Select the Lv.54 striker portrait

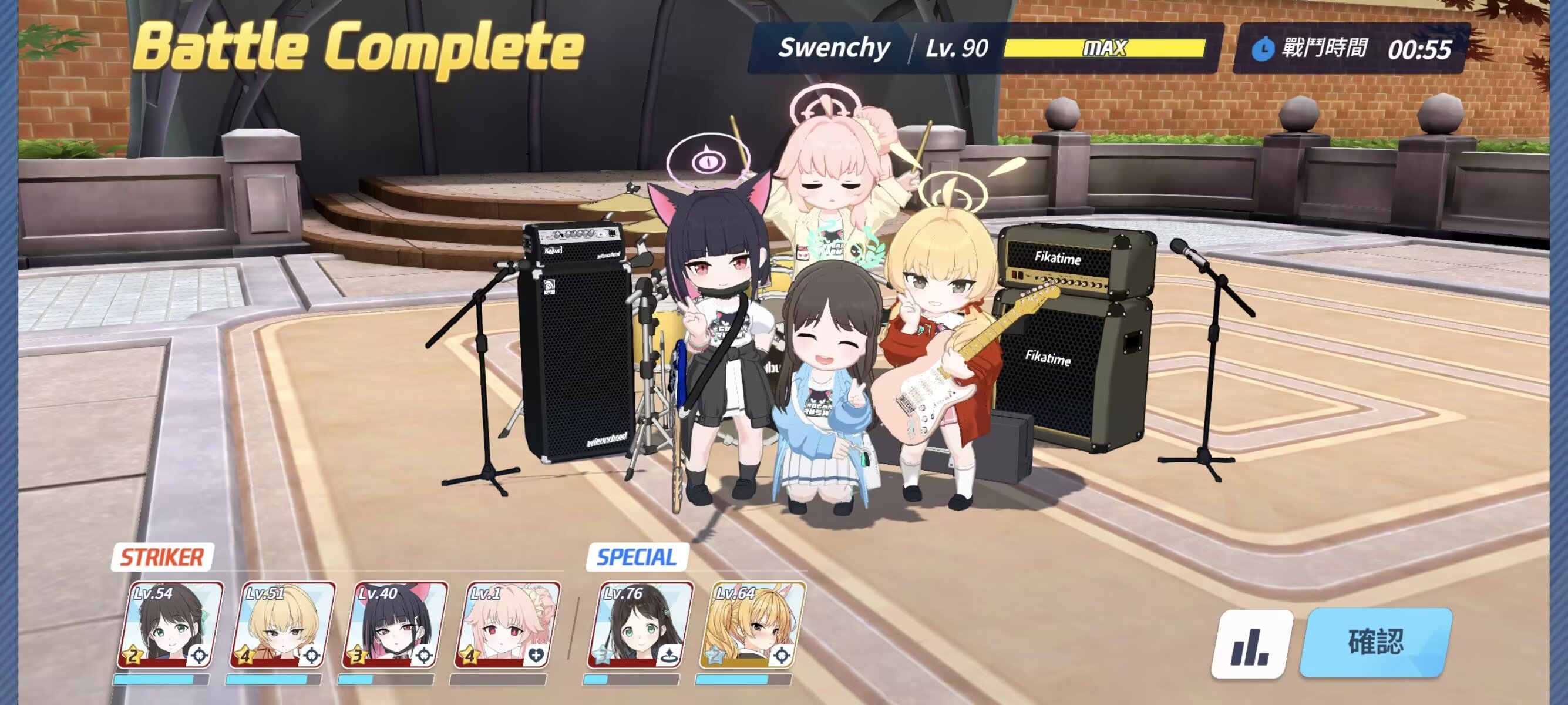pyautogui.click(x=170, y=625)
